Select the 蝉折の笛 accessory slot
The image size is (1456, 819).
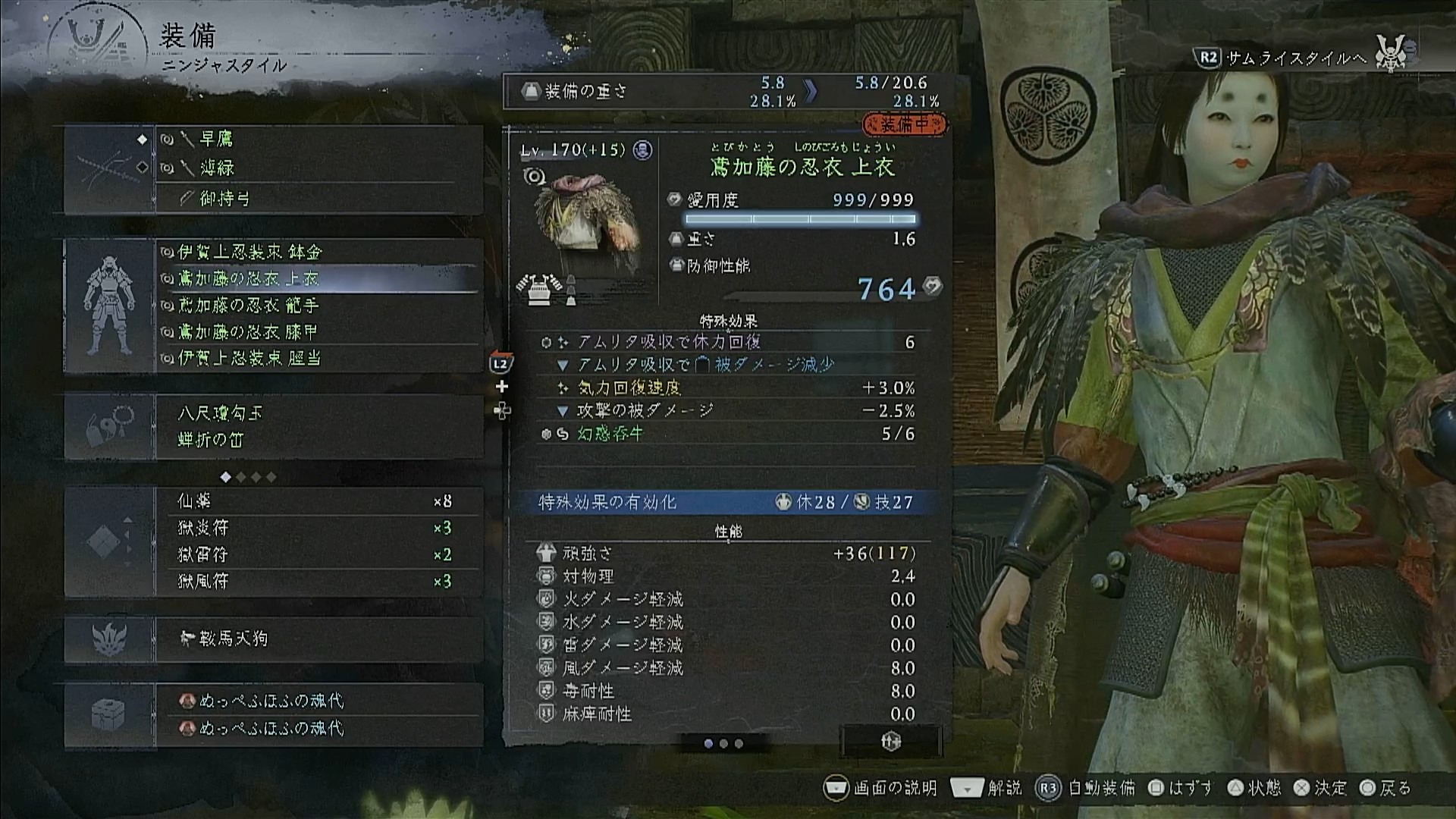click(x=318, y=440)
